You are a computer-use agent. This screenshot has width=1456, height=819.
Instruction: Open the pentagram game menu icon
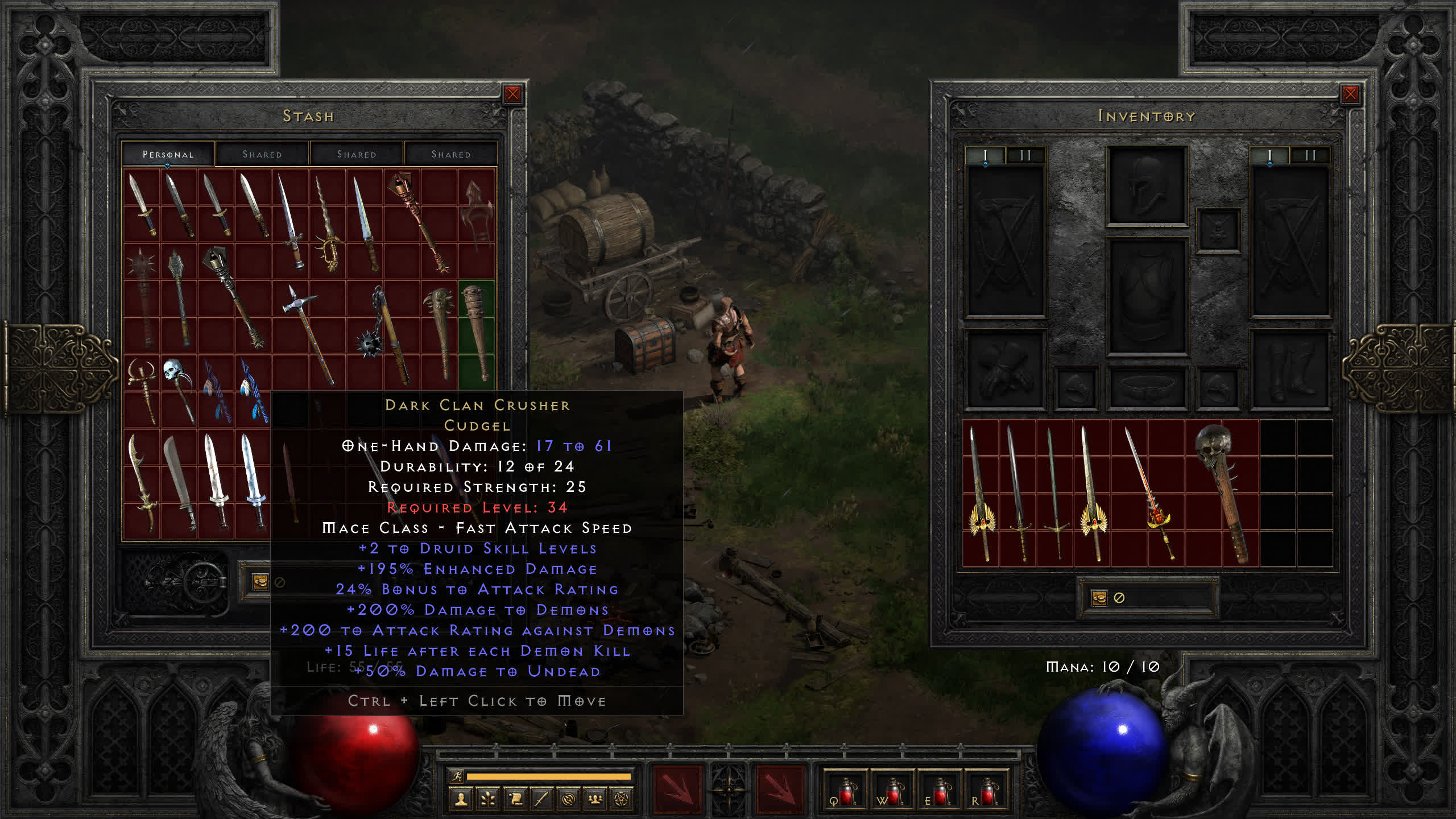pos(622,800)
